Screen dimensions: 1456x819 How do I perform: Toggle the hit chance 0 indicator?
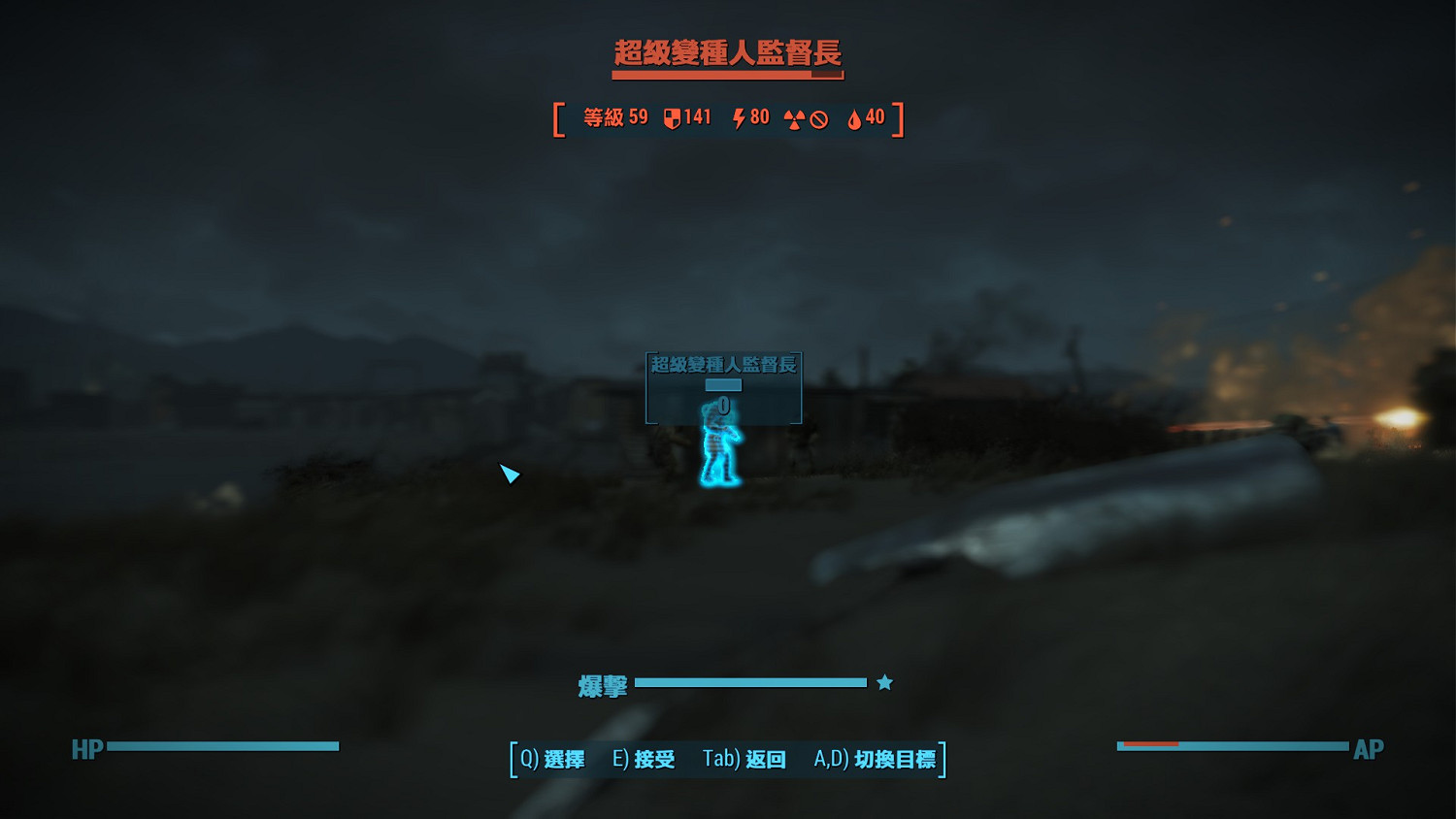point(723,405)
